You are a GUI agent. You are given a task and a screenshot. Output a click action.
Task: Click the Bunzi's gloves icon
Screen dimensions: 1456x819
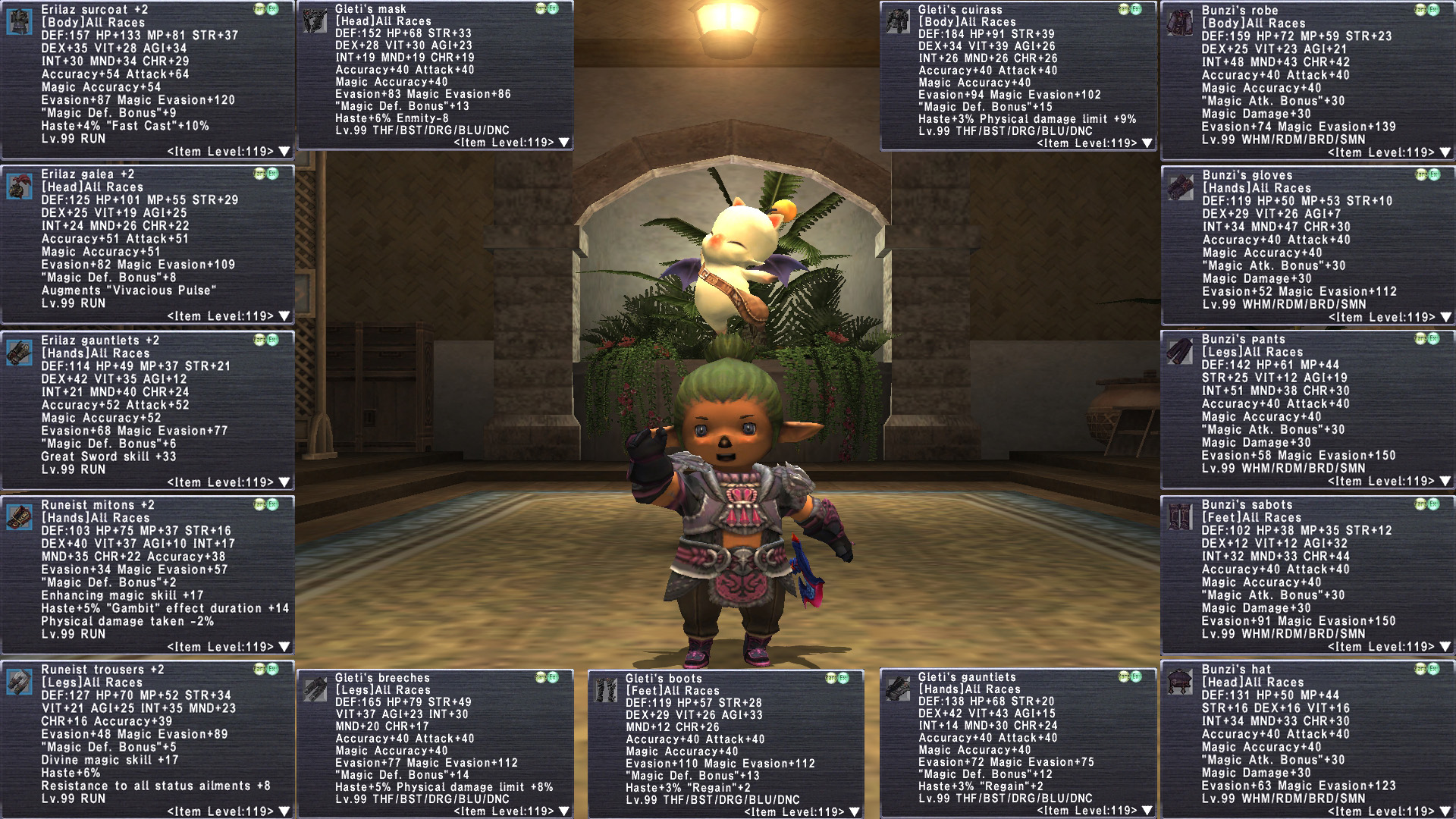click(x=1180, y=187)
